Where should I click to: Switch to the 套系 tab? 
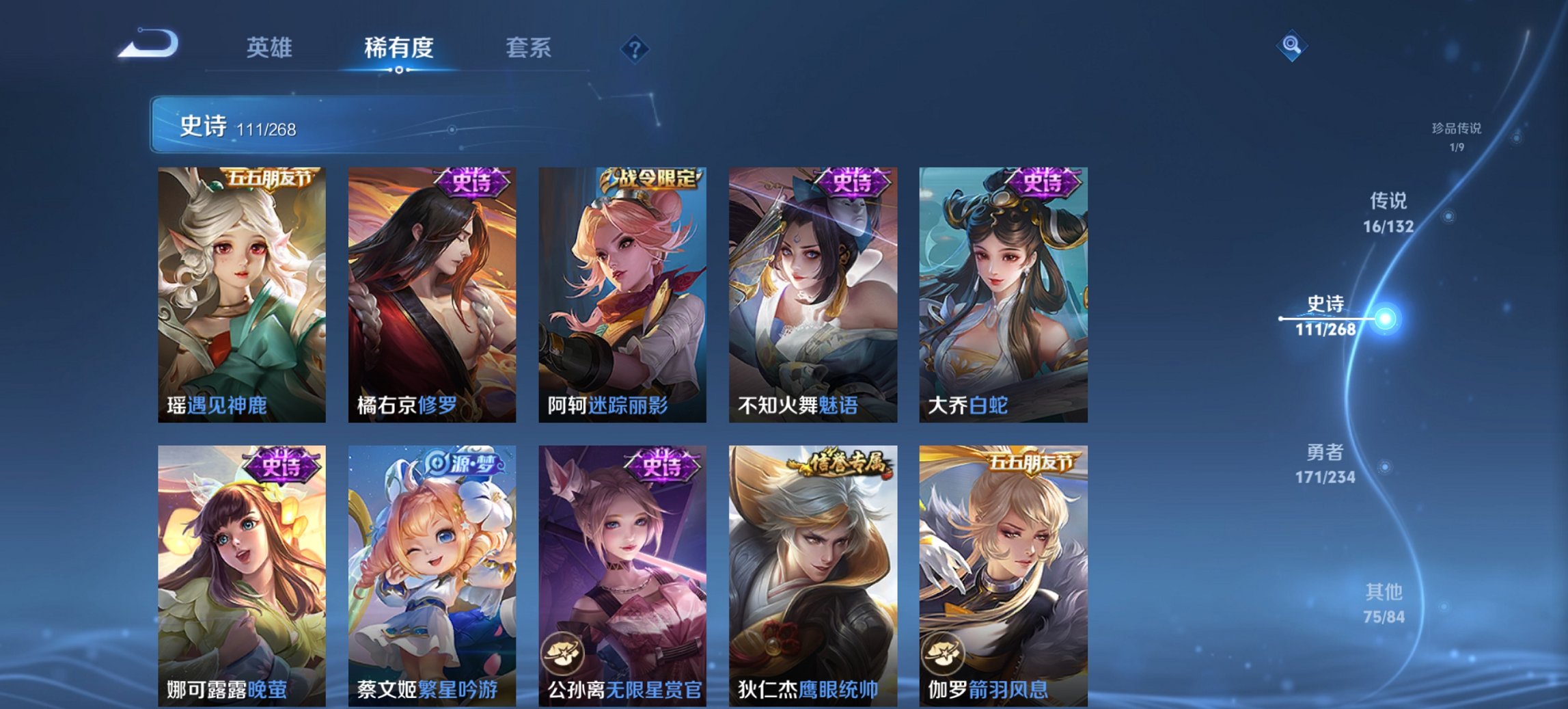pos(528,48)
